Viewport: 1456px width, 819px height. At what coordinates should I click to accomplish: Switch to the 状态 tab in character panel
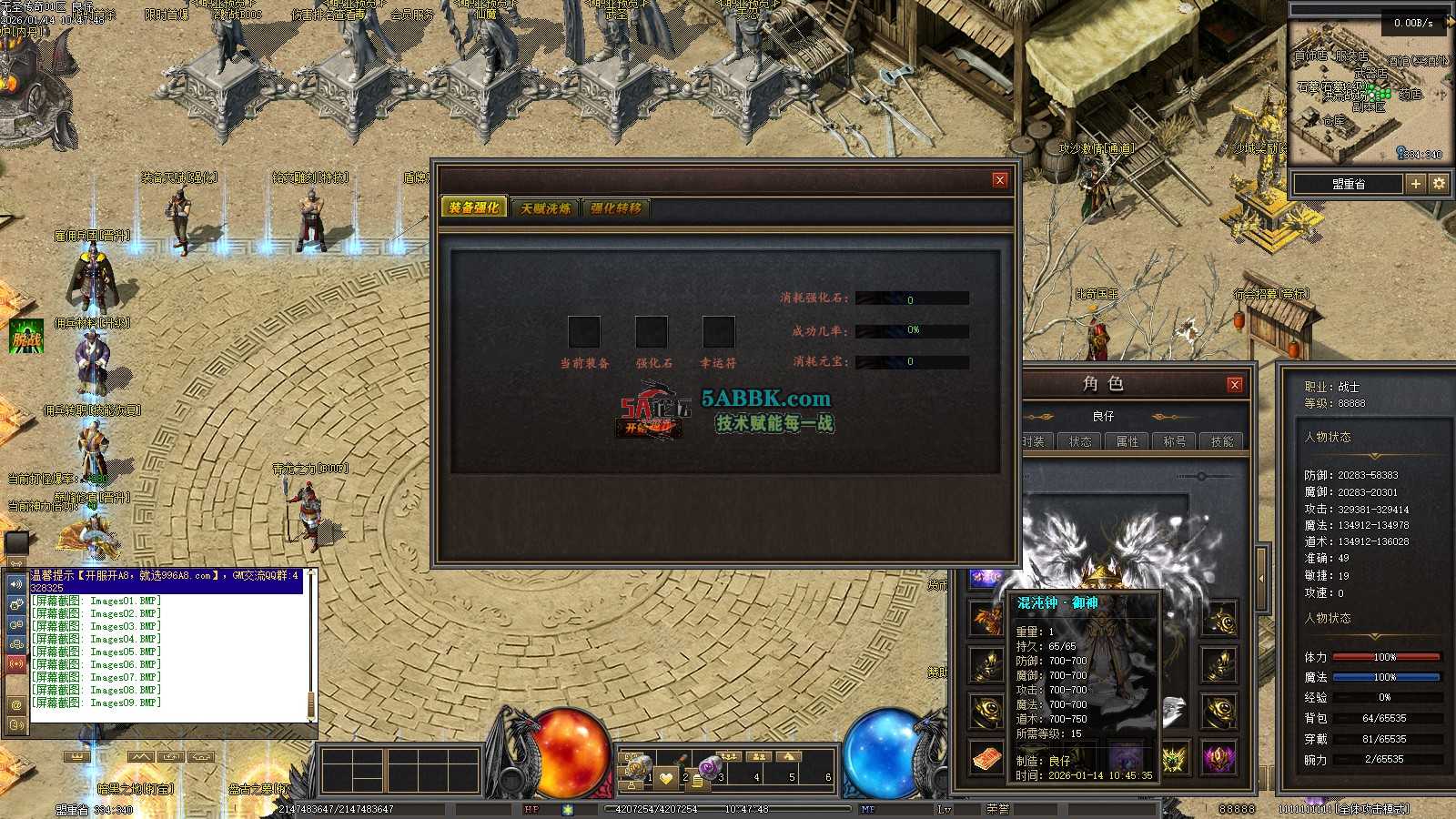coord(1080,441)
